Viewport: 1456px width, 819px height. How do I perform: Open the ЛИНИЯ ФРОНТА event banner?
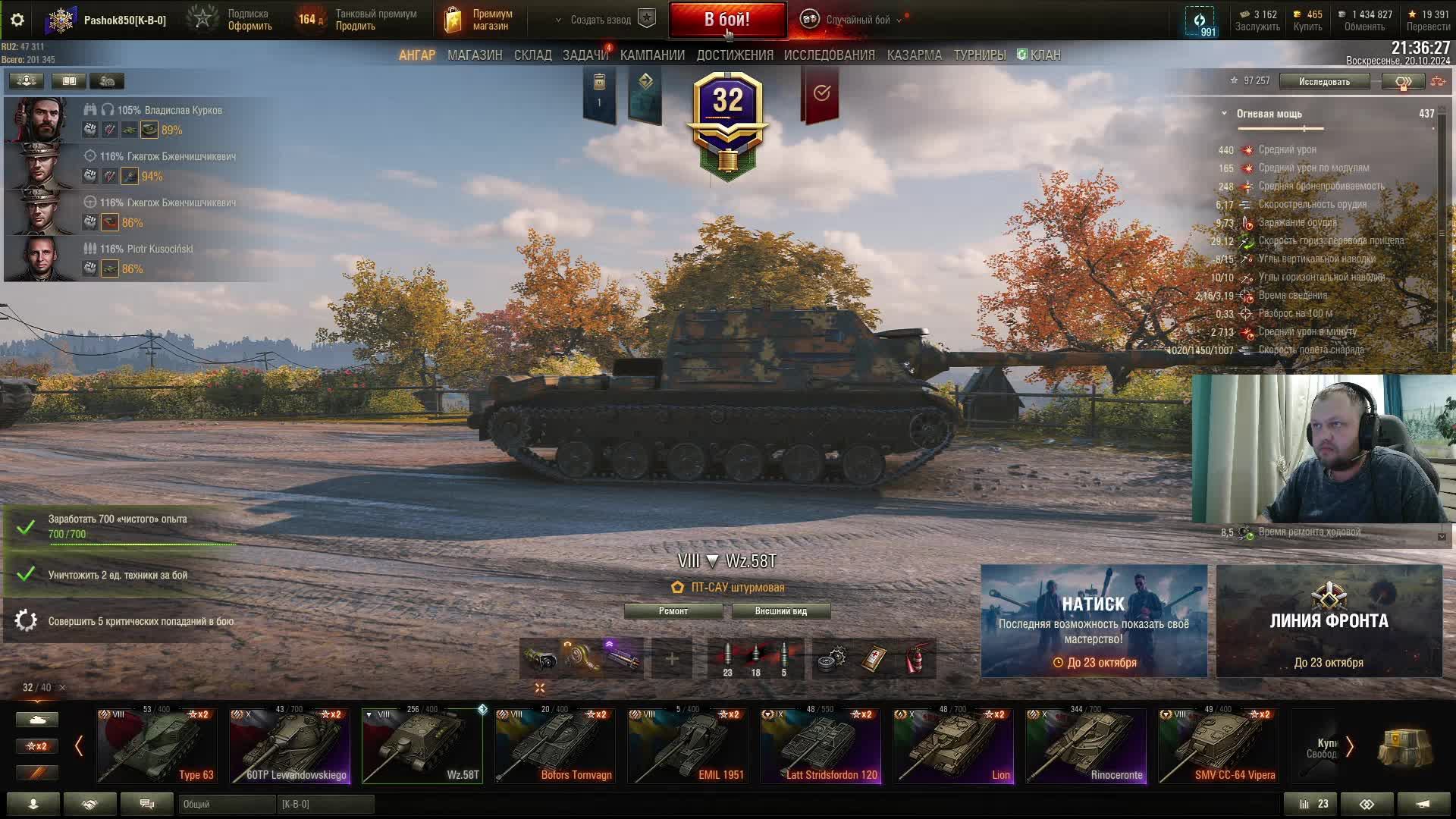(1329, 620)
